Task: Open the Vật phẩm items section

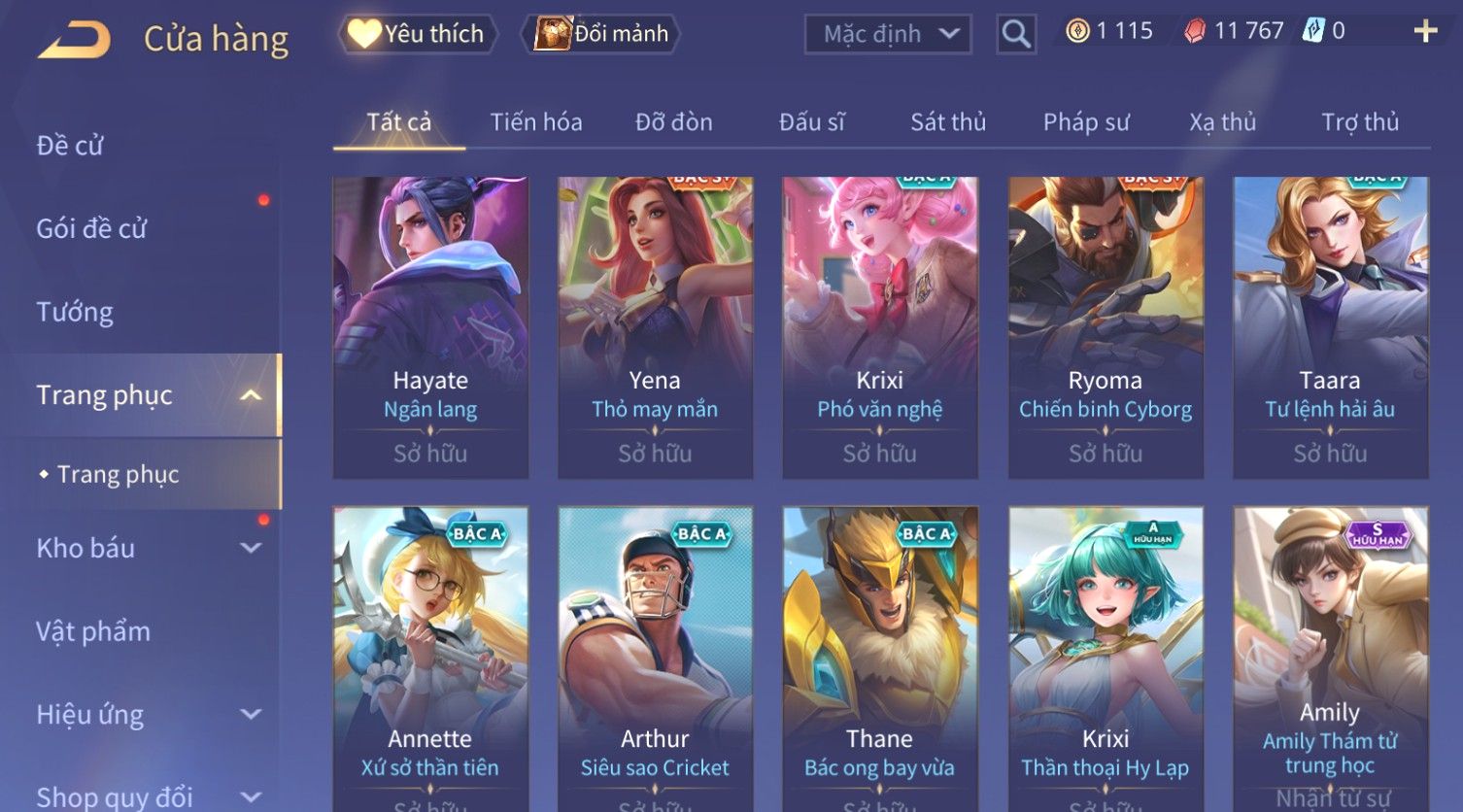Action: click(x=93, y=631)
